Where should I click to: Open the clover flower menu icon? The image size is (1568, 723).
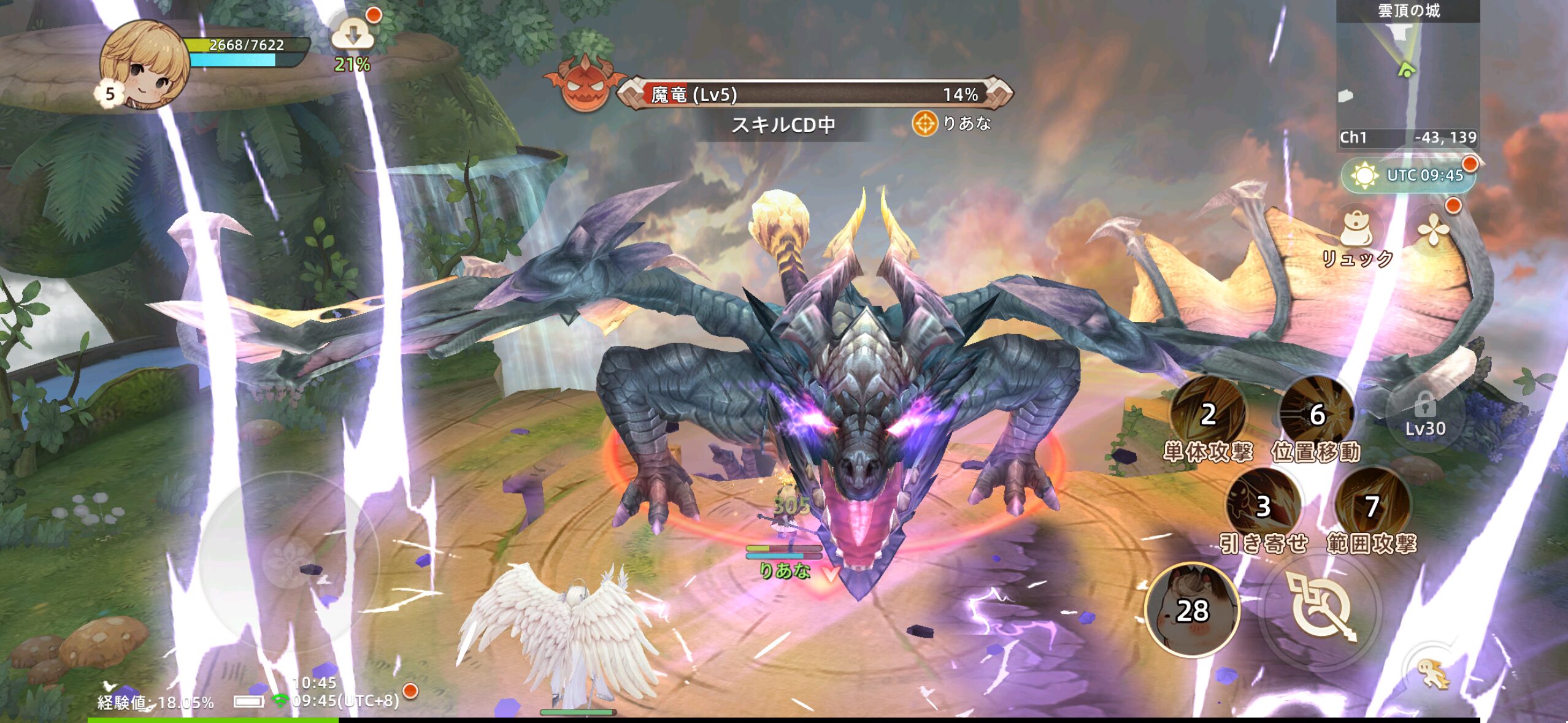click(x=1434, y=231)
